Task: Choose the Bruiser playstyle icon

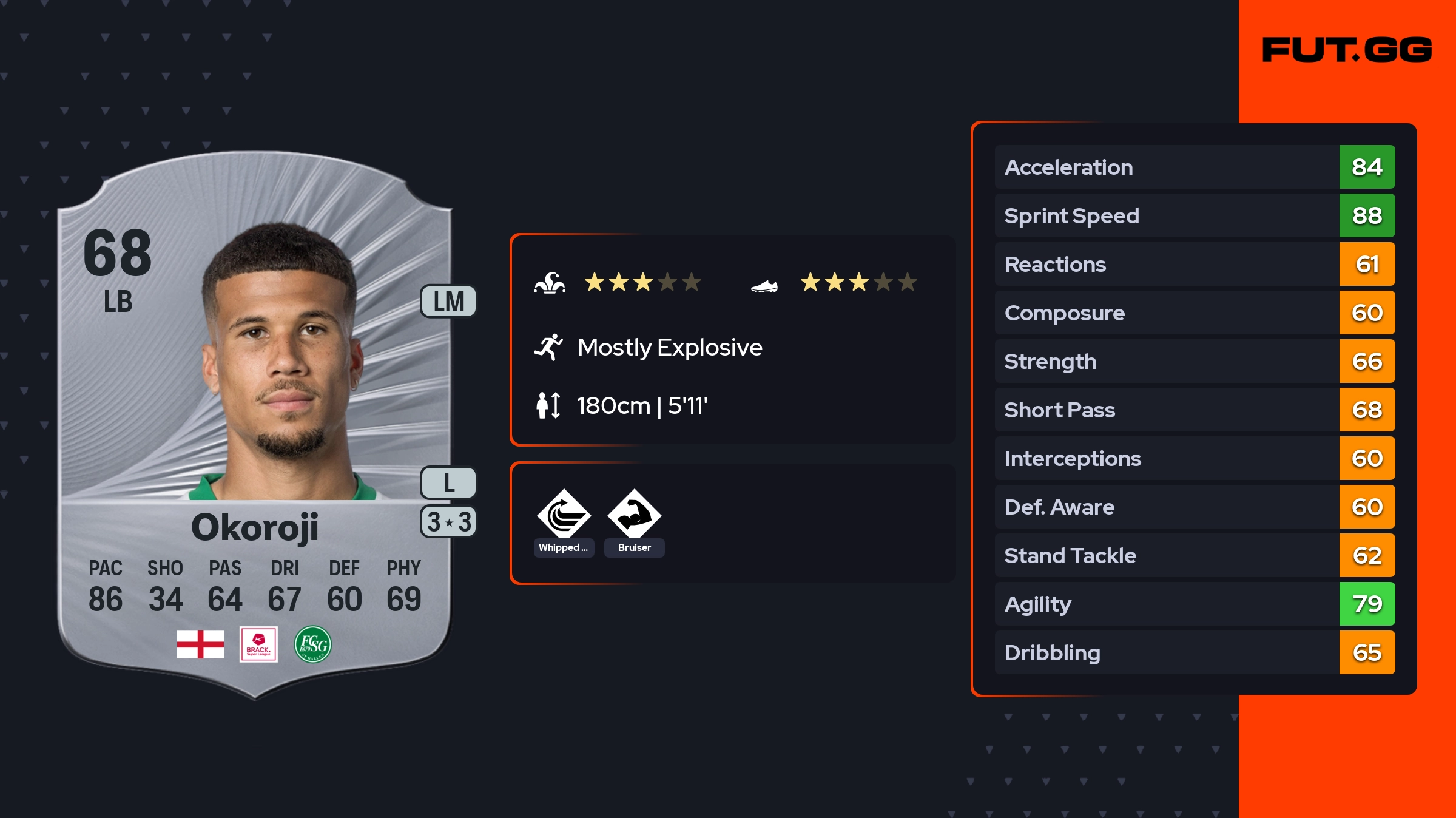Action: 634,515
